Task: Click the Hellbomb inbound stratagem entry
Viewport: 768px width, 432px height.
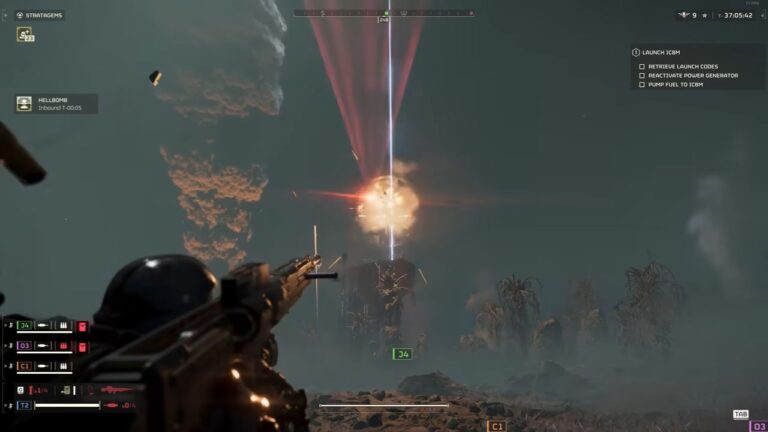Action: point(55,103)
